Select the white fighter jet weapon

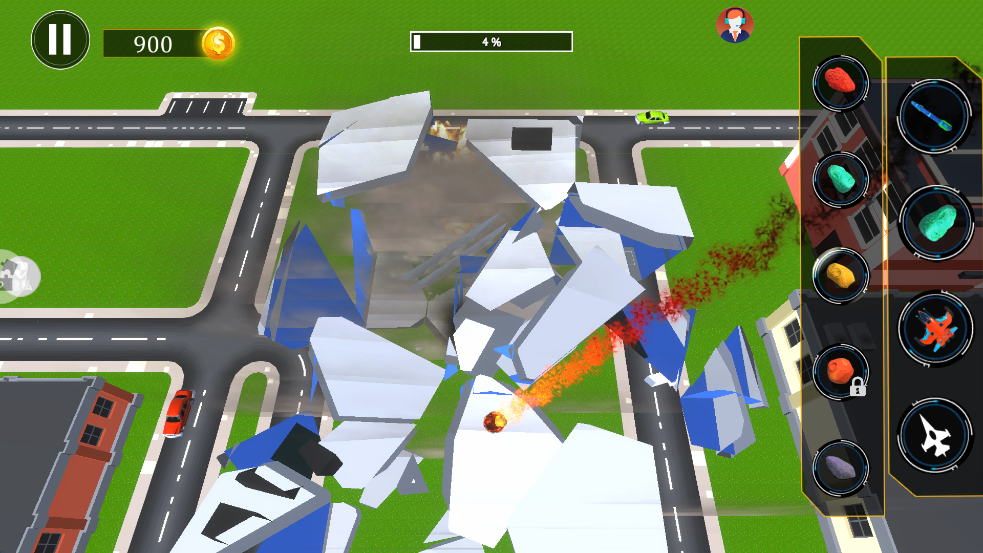pos(935,434)
